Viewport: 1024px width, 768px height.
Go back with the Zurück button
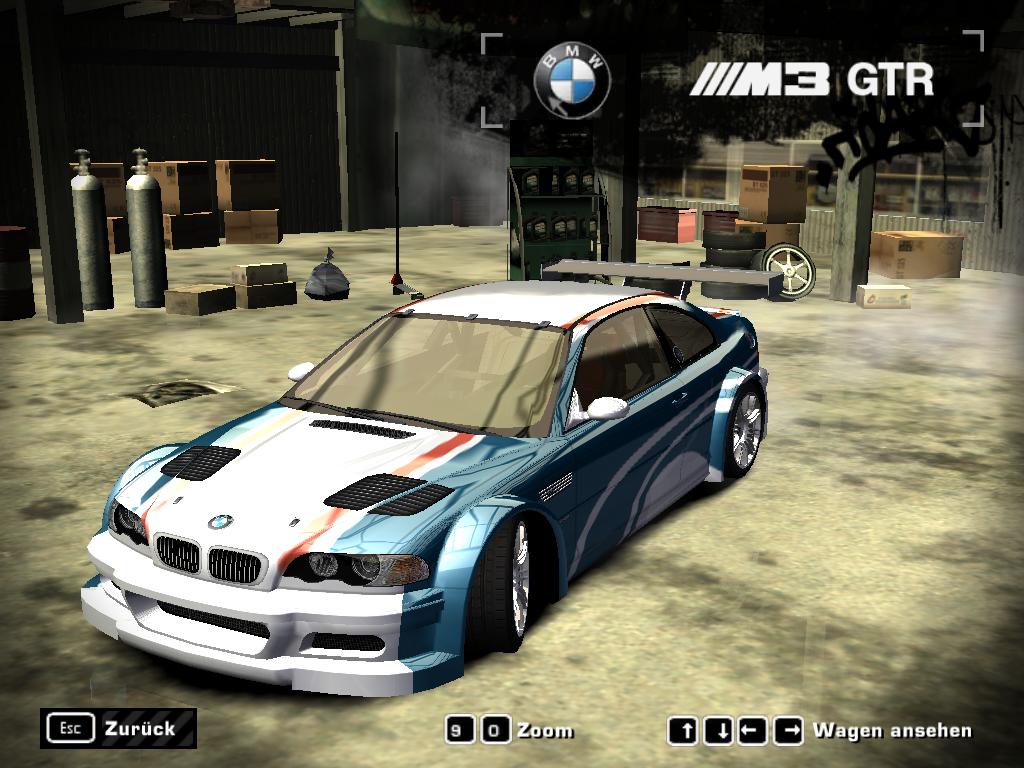tap(118, 728)
